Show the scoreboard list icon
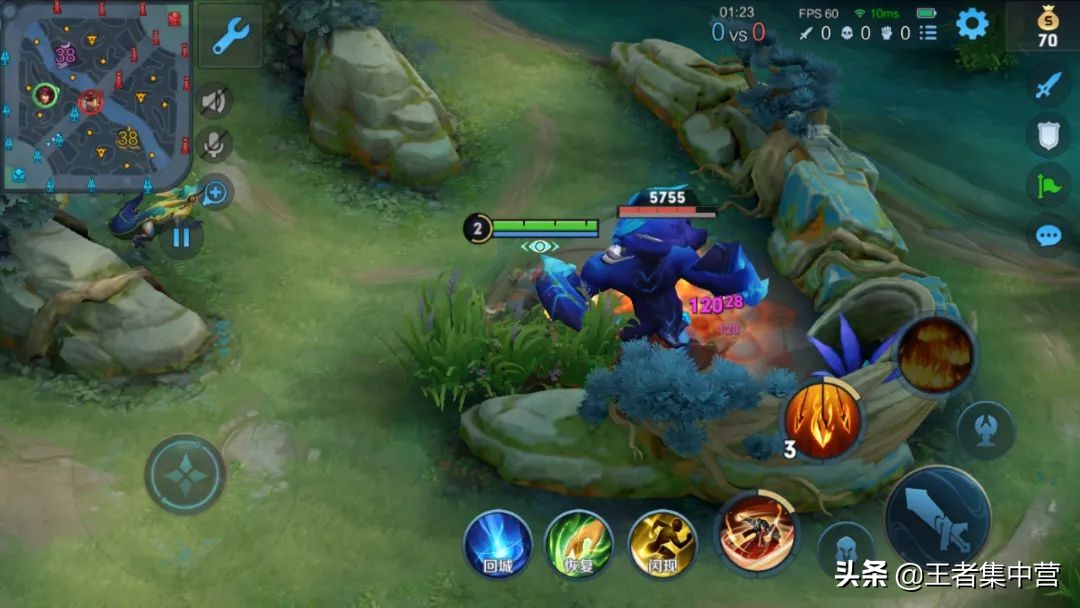1080x608 pixels. (928, 33)
